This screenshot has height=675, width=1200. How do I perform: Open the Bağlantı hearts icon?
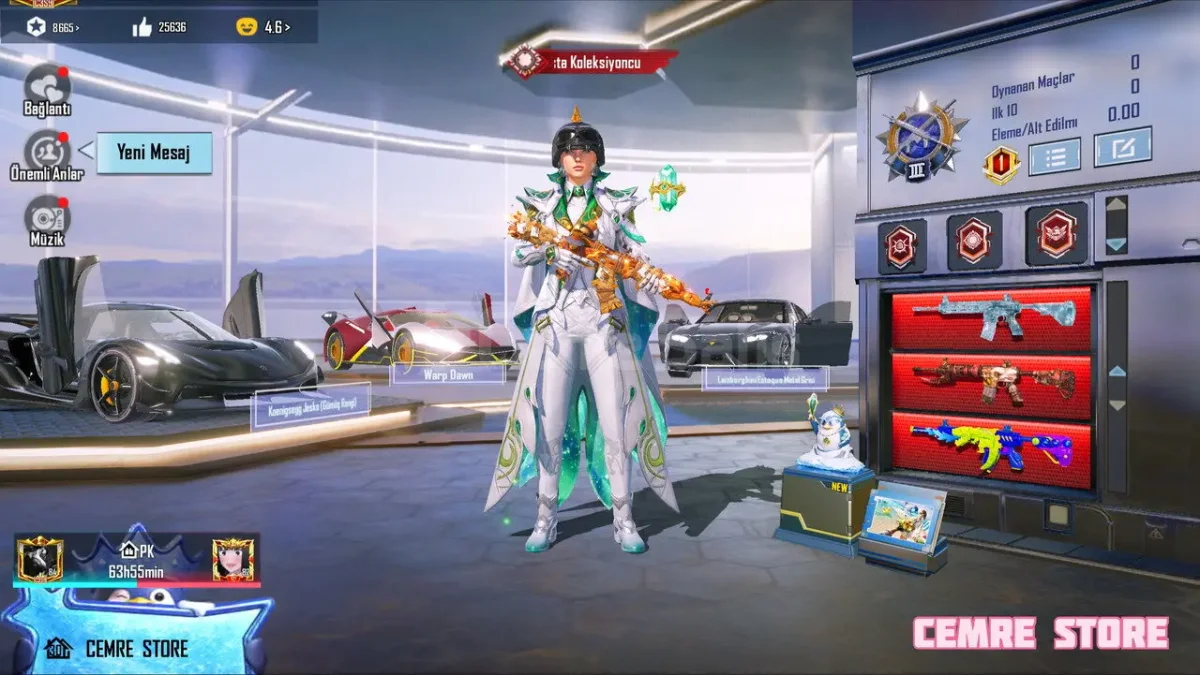pyautogui.click(x=47, y=86)
